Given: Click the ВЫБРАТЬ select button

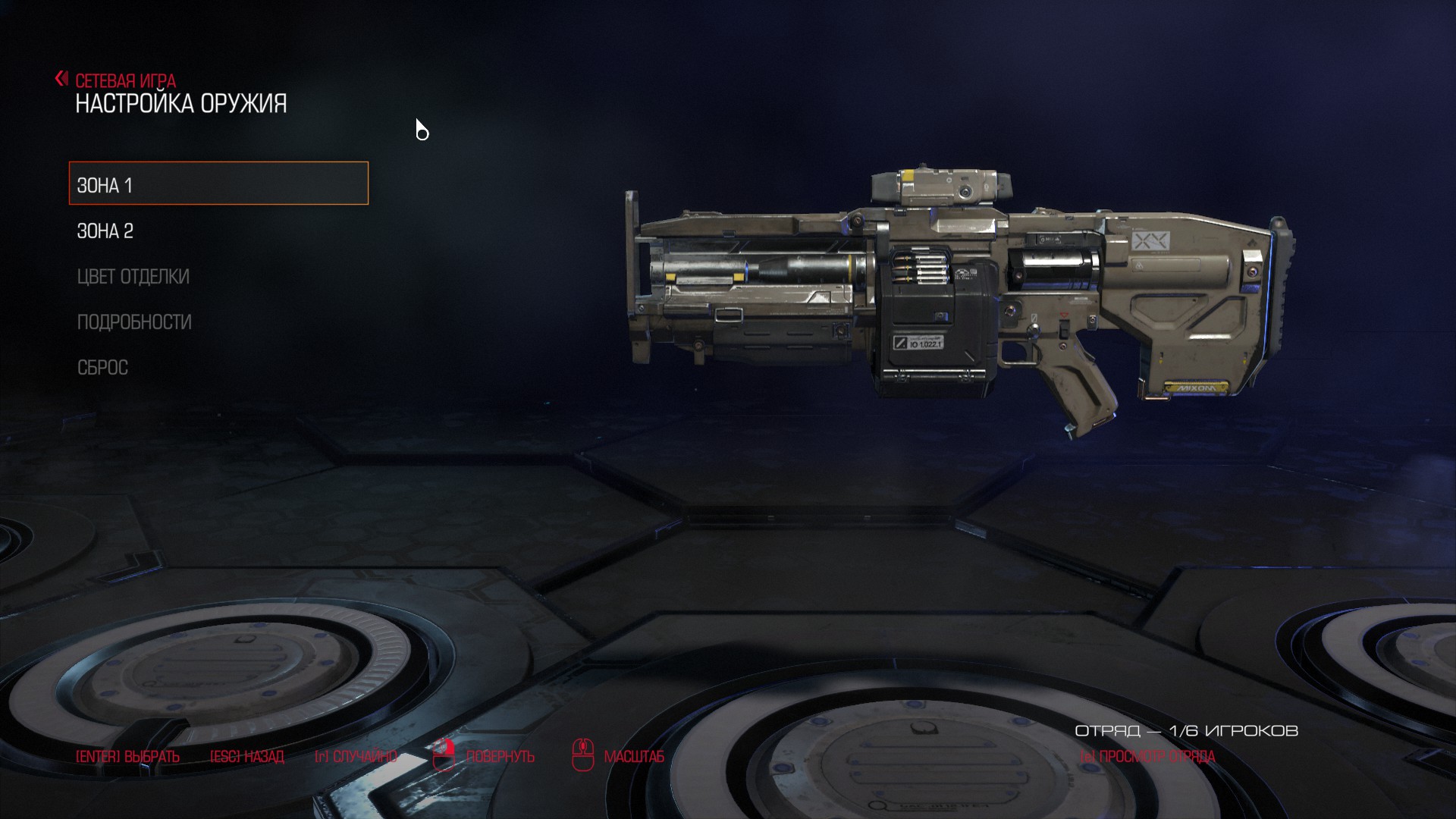Looking at the screenshot, I should click(127, 756).
